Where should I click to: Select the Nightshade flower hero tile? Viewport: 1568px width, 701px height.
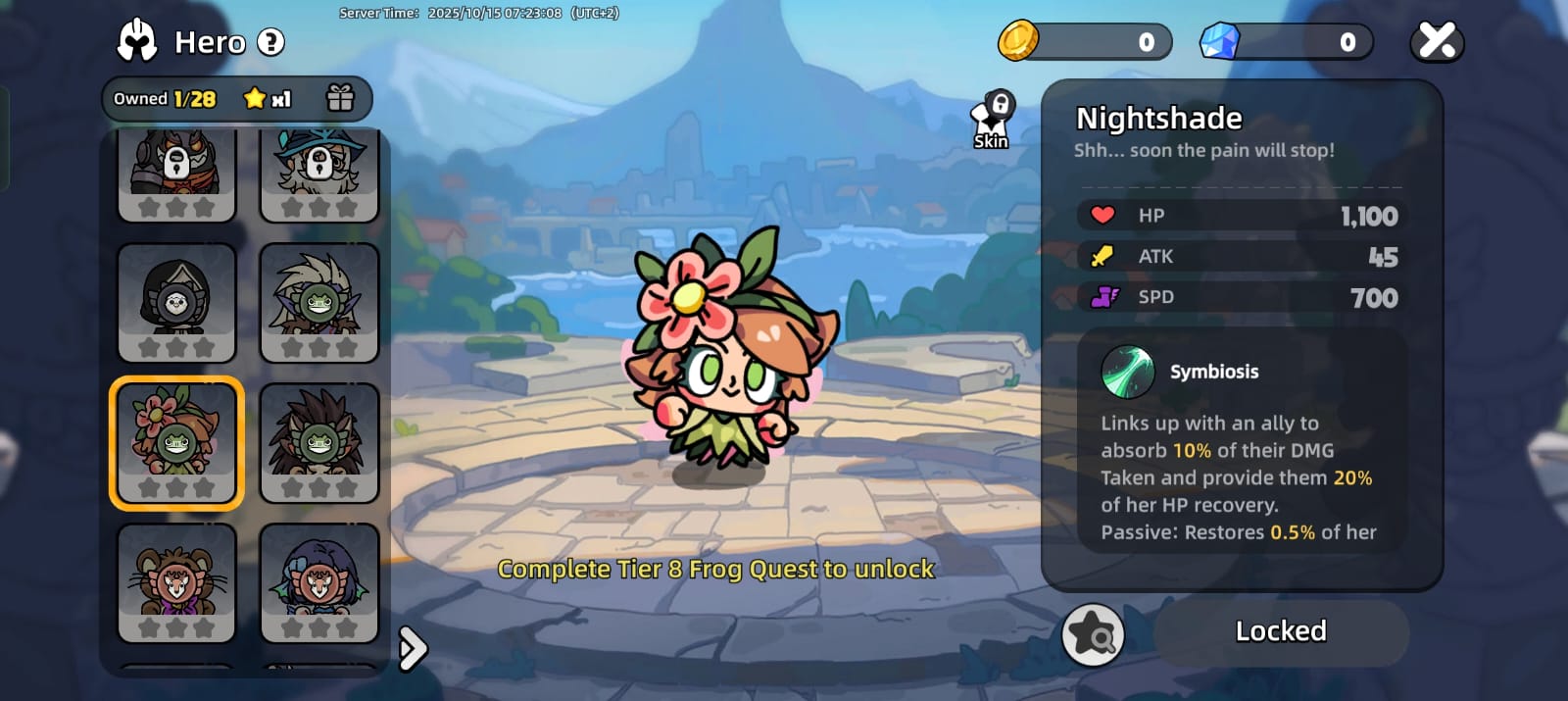[176, 442]
